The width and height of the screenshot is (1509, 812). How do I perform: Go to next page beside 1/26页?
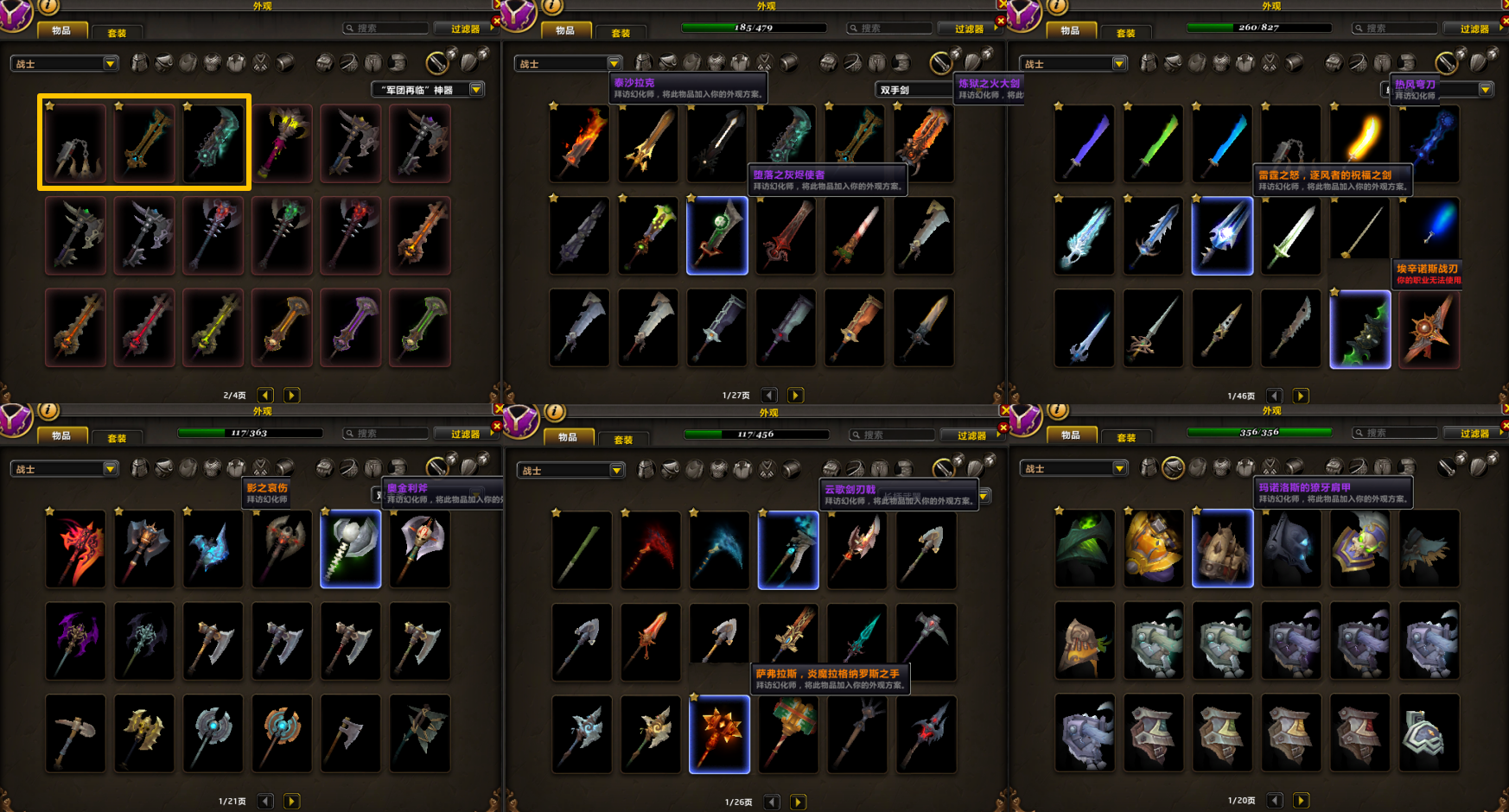click(799, 802)
